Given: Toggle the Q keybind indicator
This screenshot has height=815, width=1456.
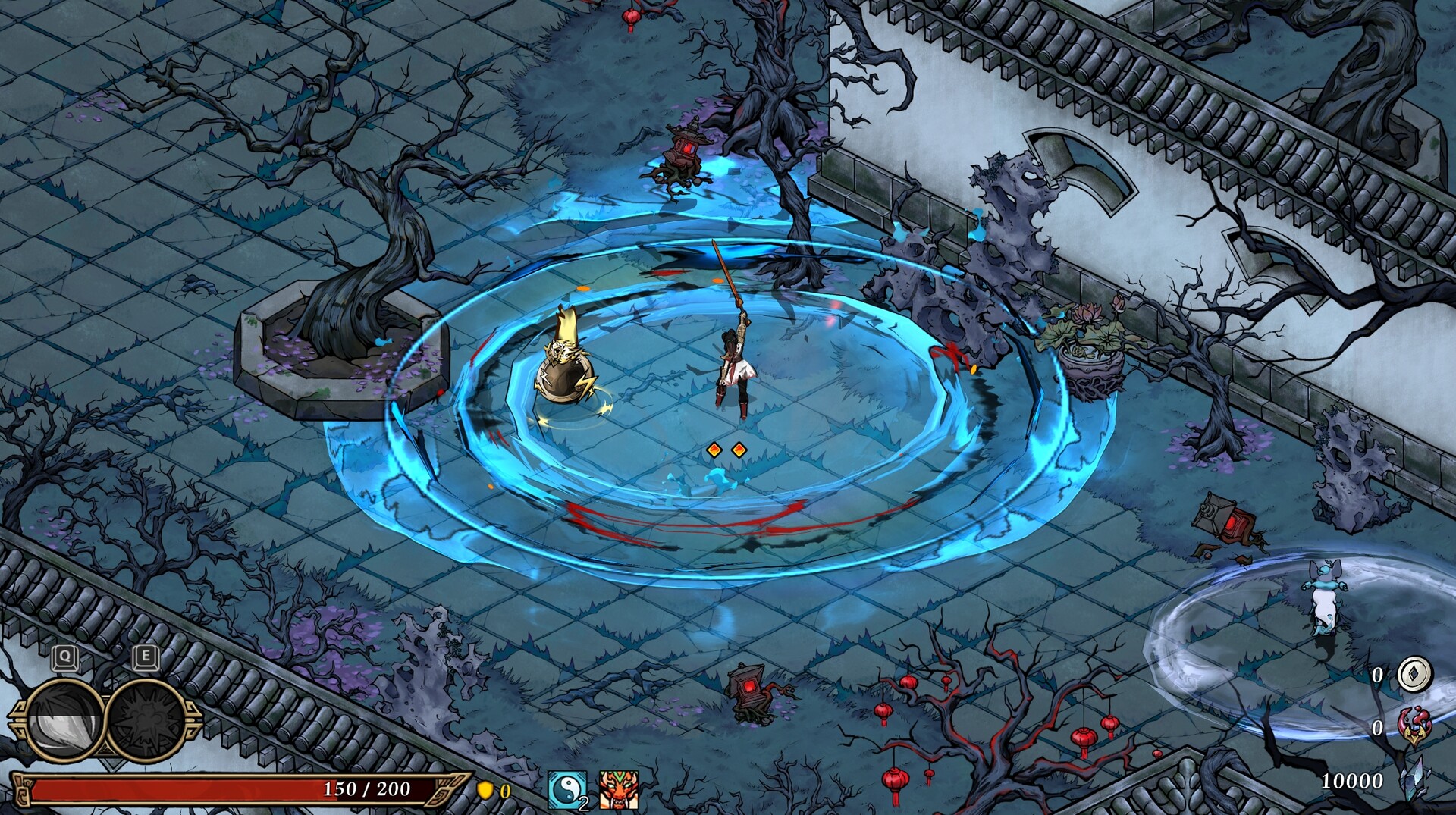Looking at the screenshot, I should tap(64, 657).
